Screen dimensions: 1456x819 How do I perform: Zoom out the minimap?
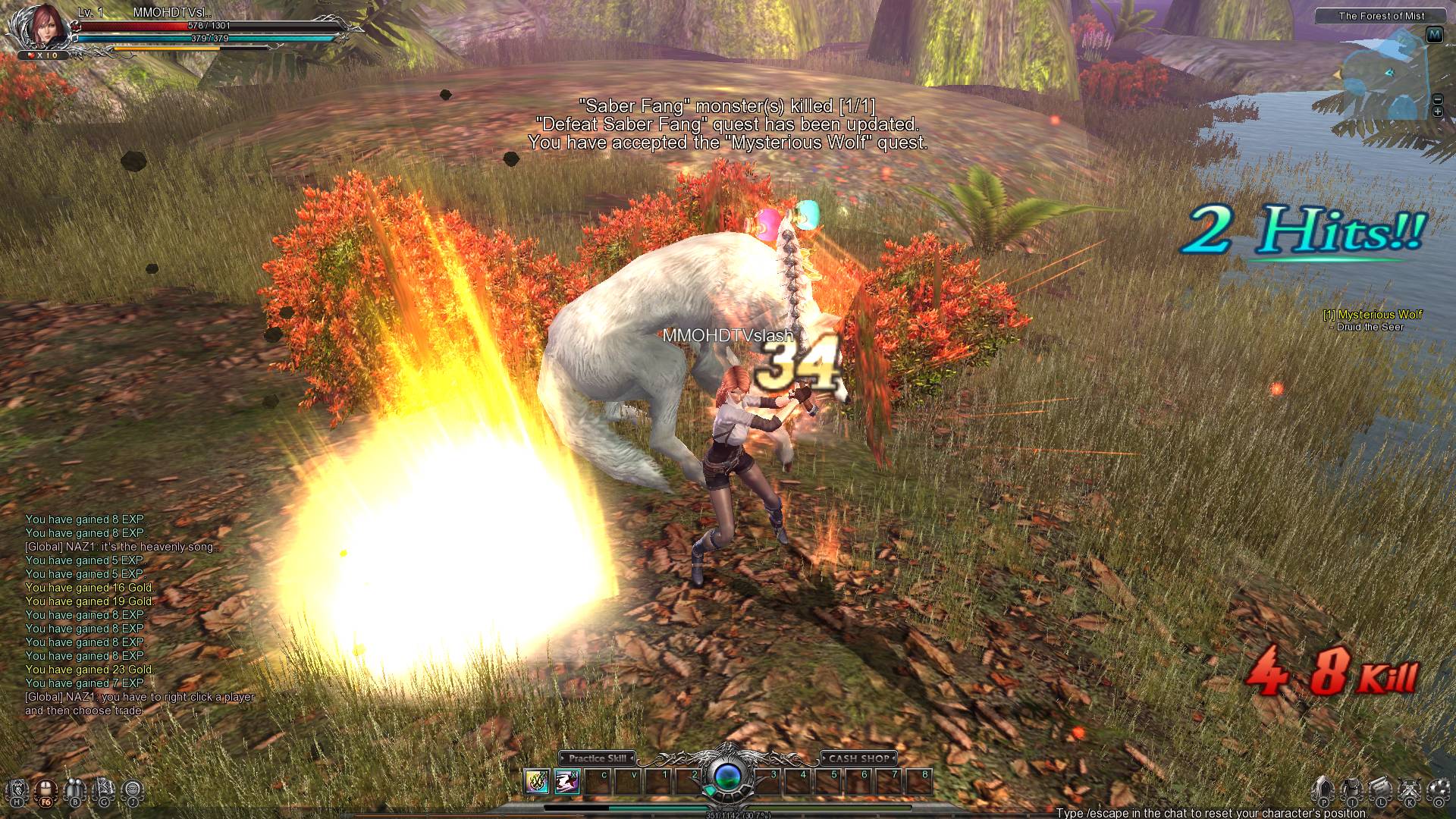point(1437,99)
